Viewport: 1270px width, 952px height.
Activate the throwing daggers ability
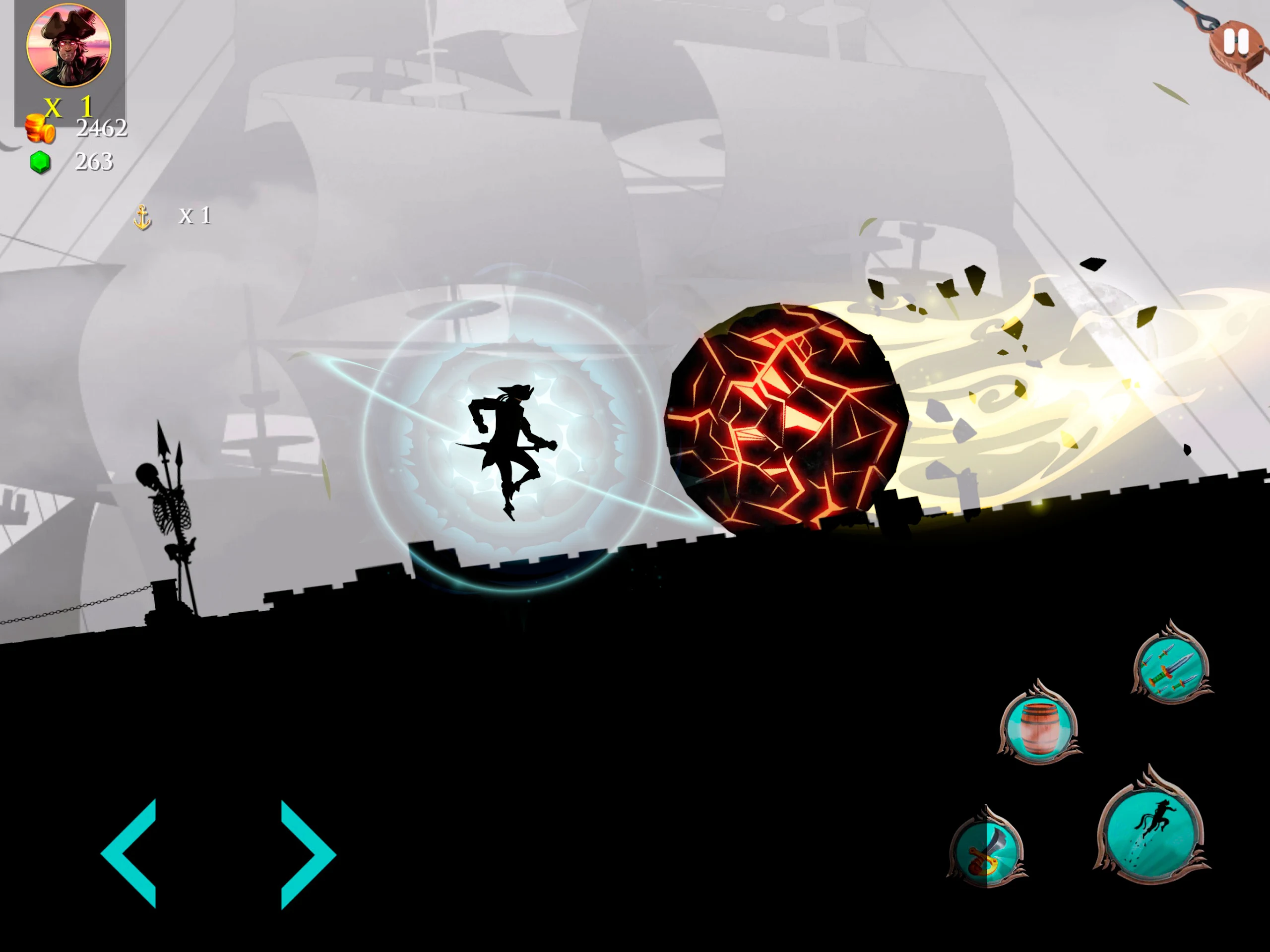coord(1172,667)
